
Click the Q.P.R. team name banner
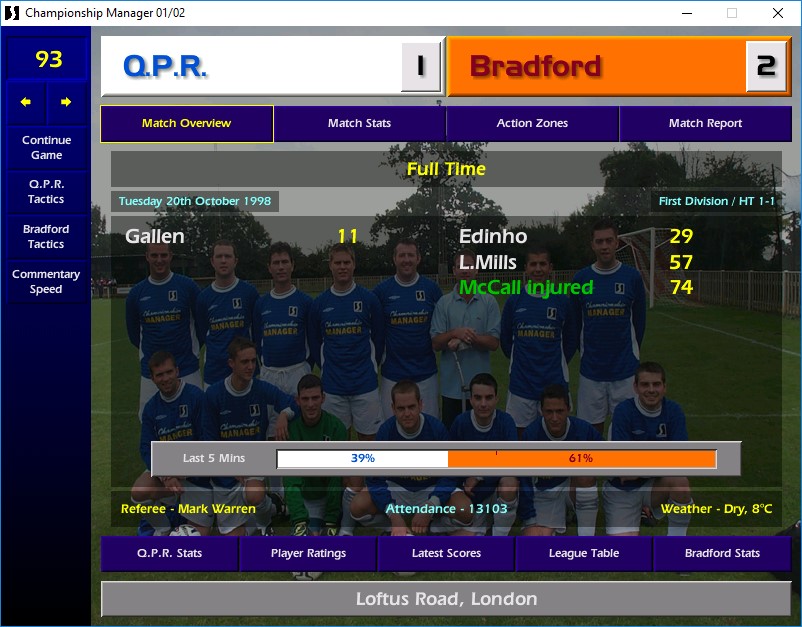click(250, 67)
